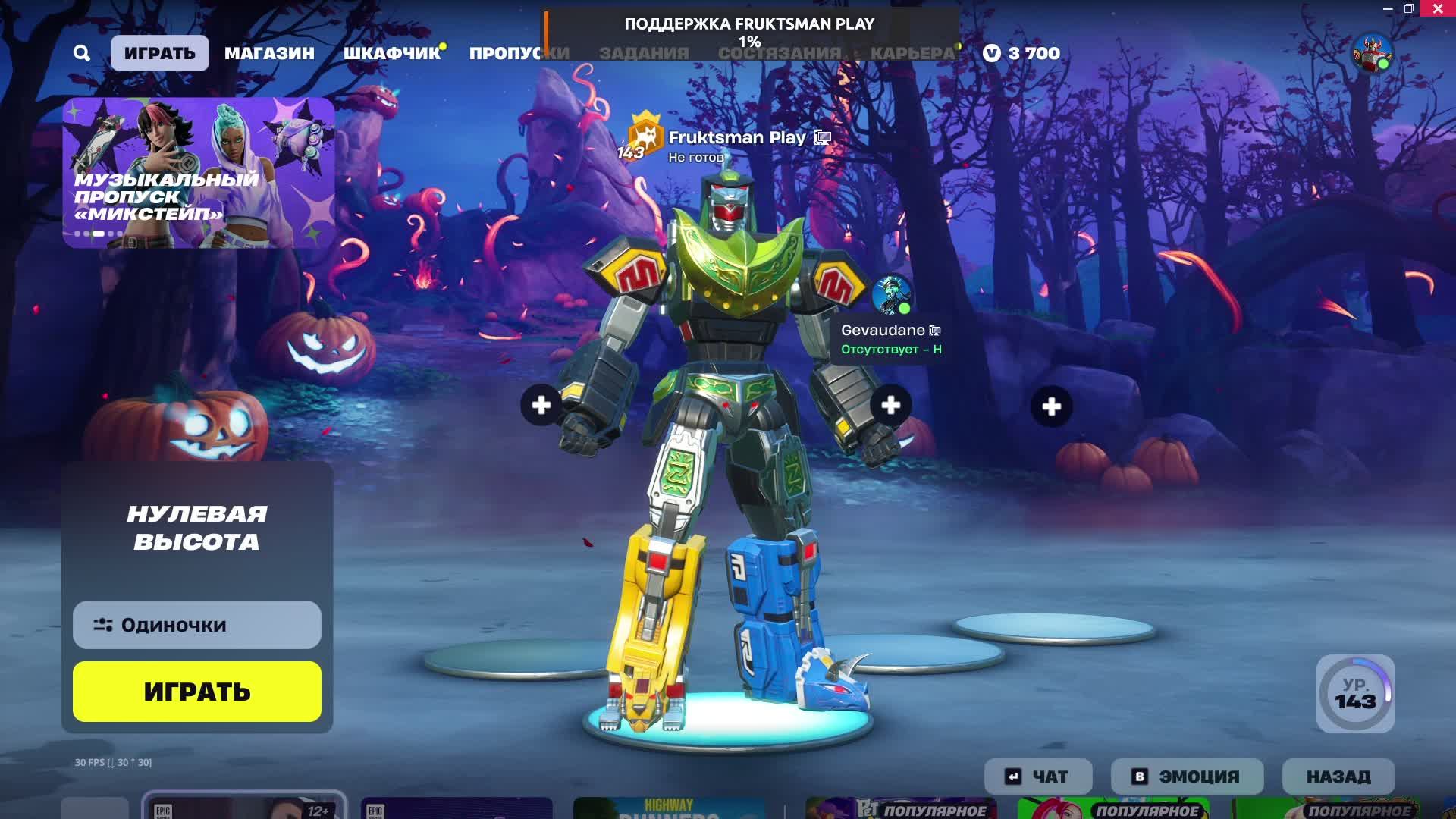
Task: Start a match with yellow ИГРАТЬ button
Action: coord(197,692)
